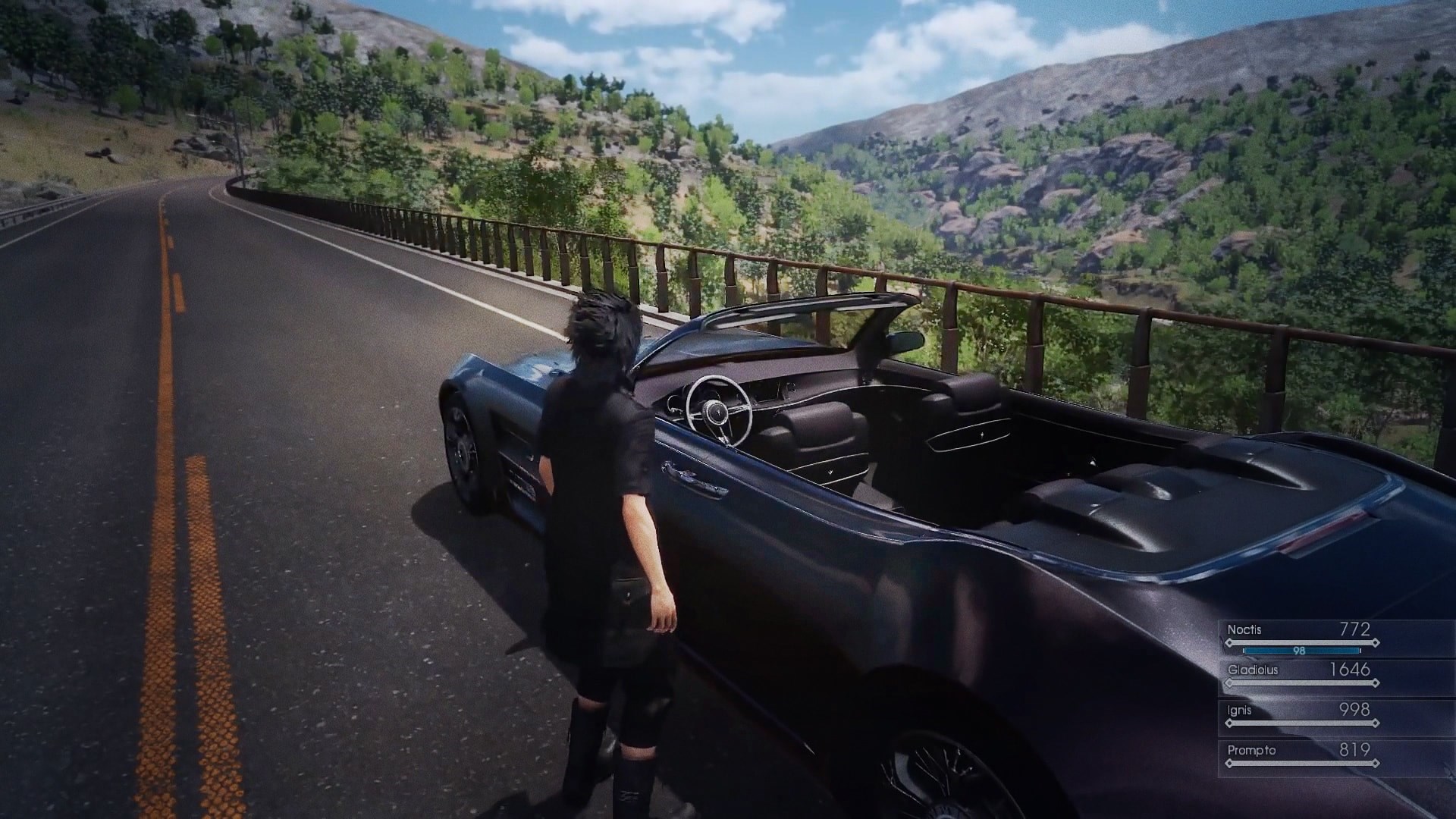Click Gladiolus's HP value 1646

point(1351,670)
